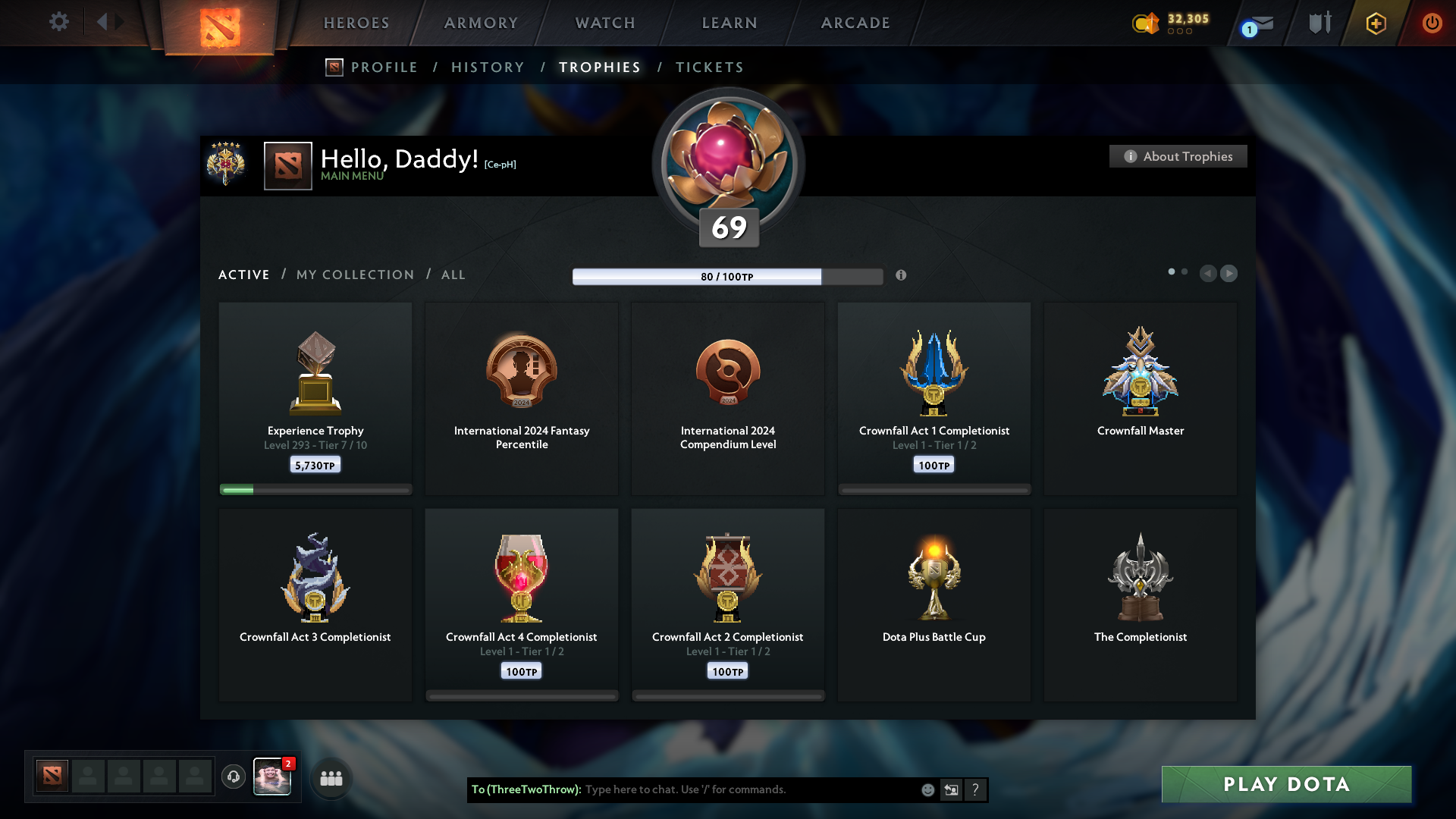Open About Trophies
The height and width of the screenshot is (819, 1456).
(x=1178, y=156)
